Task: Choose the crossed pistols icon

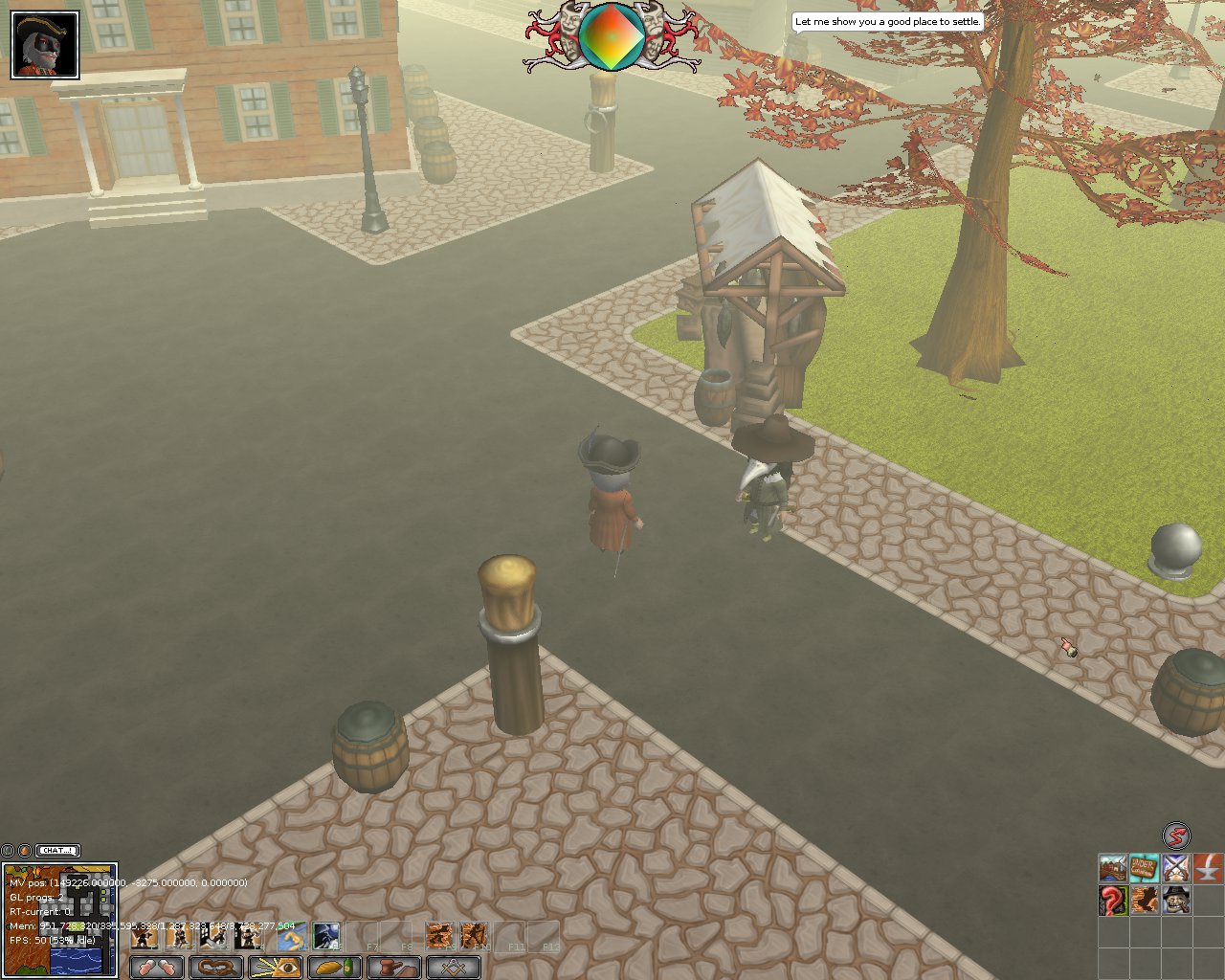Action: tap(1175, 869)
